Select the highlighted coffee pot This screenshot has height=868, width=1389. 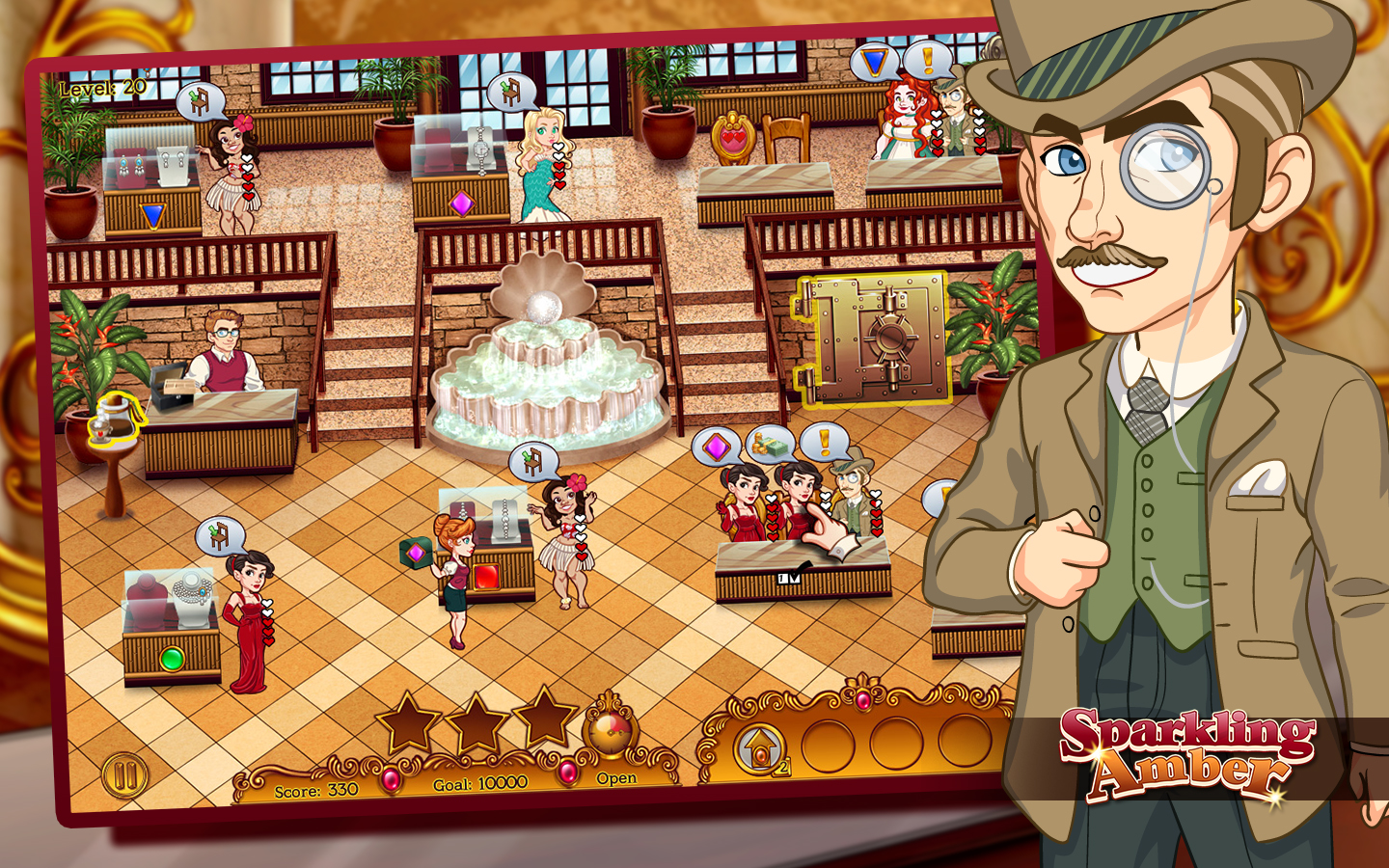pyautogui.click(x=113, y=418)
